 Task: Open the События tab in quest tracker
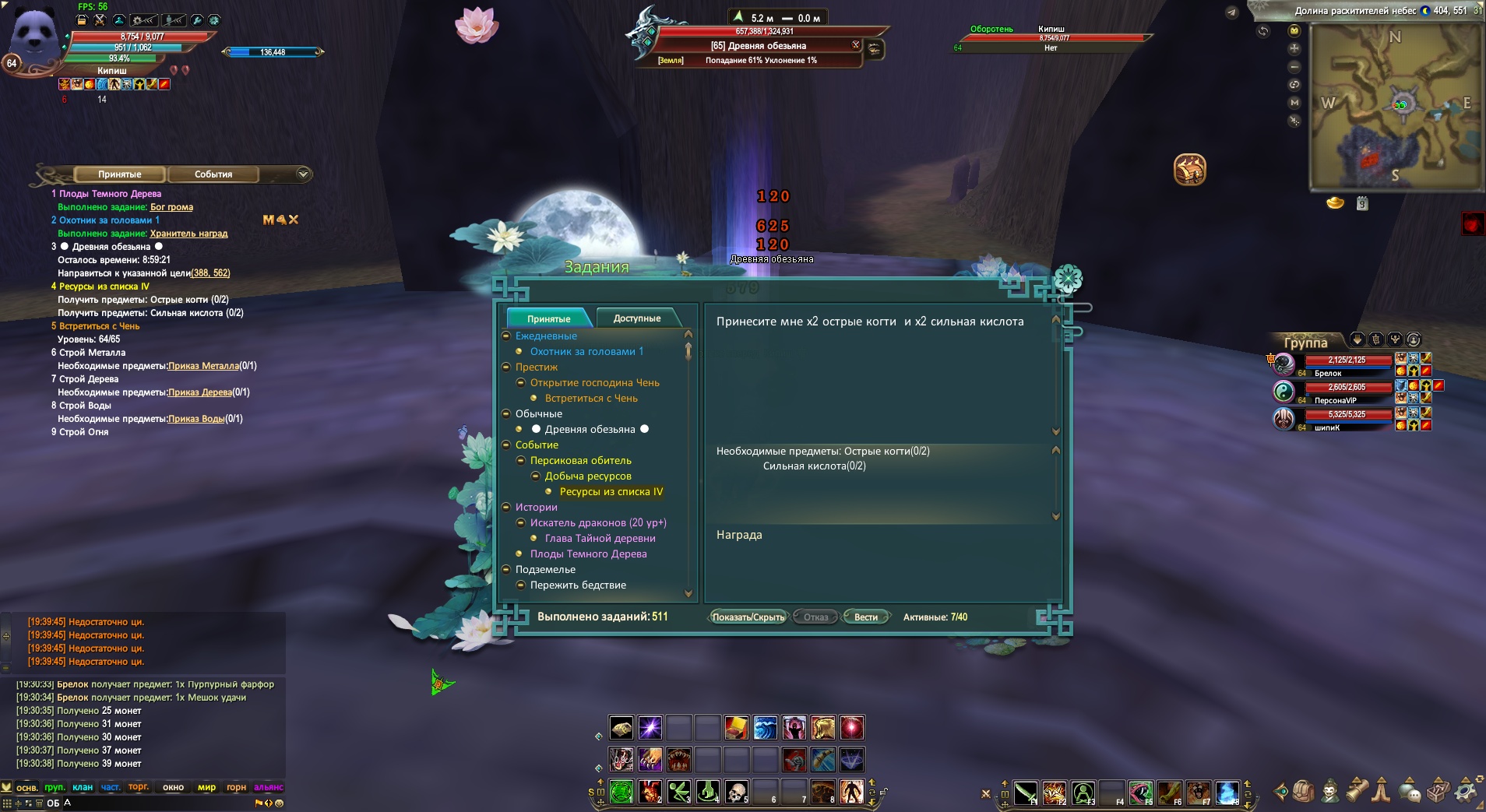coord(213,174)
